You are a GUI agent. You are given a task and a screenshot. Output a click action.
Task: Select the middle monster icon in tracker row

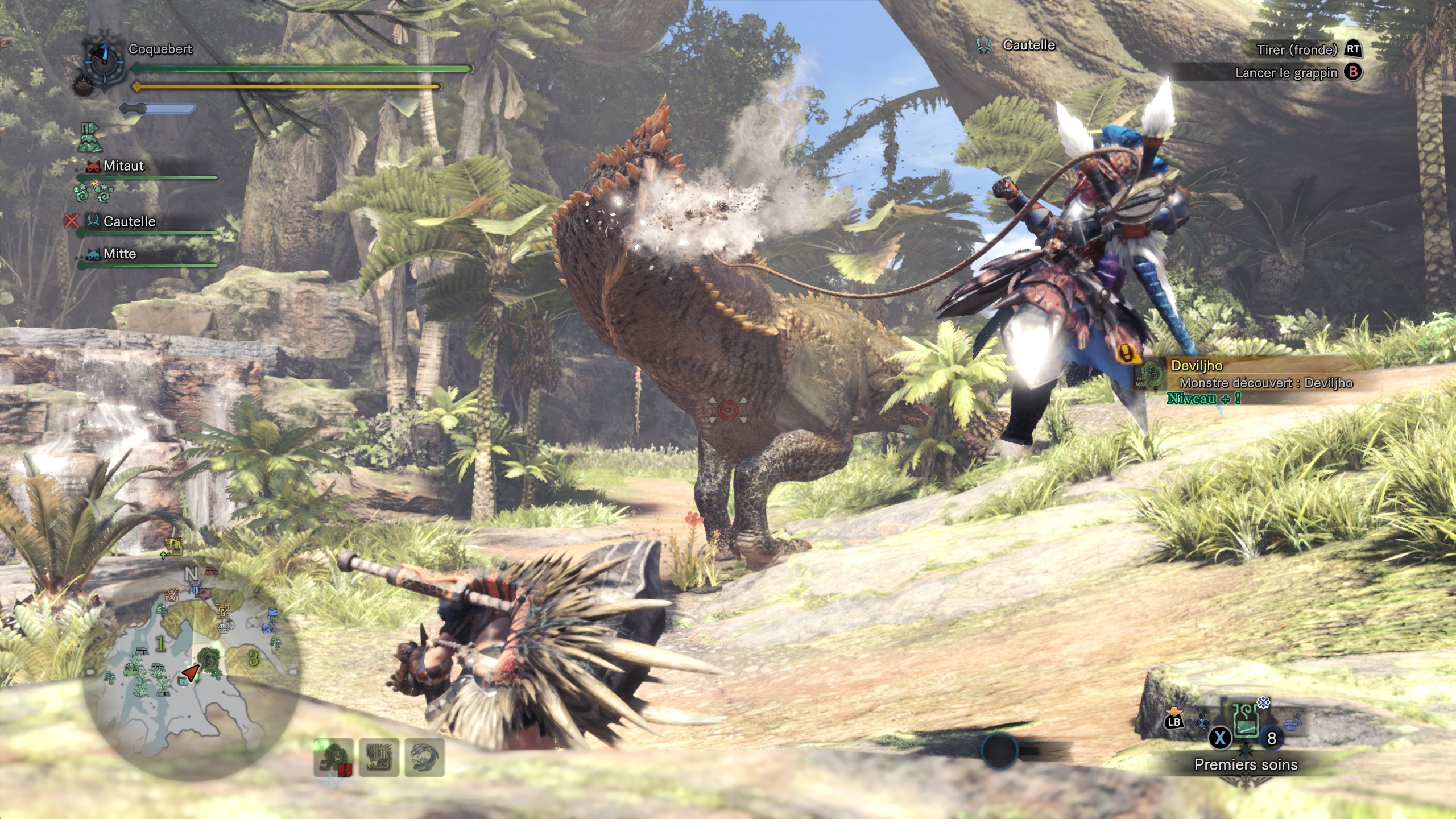coord(379,758)
